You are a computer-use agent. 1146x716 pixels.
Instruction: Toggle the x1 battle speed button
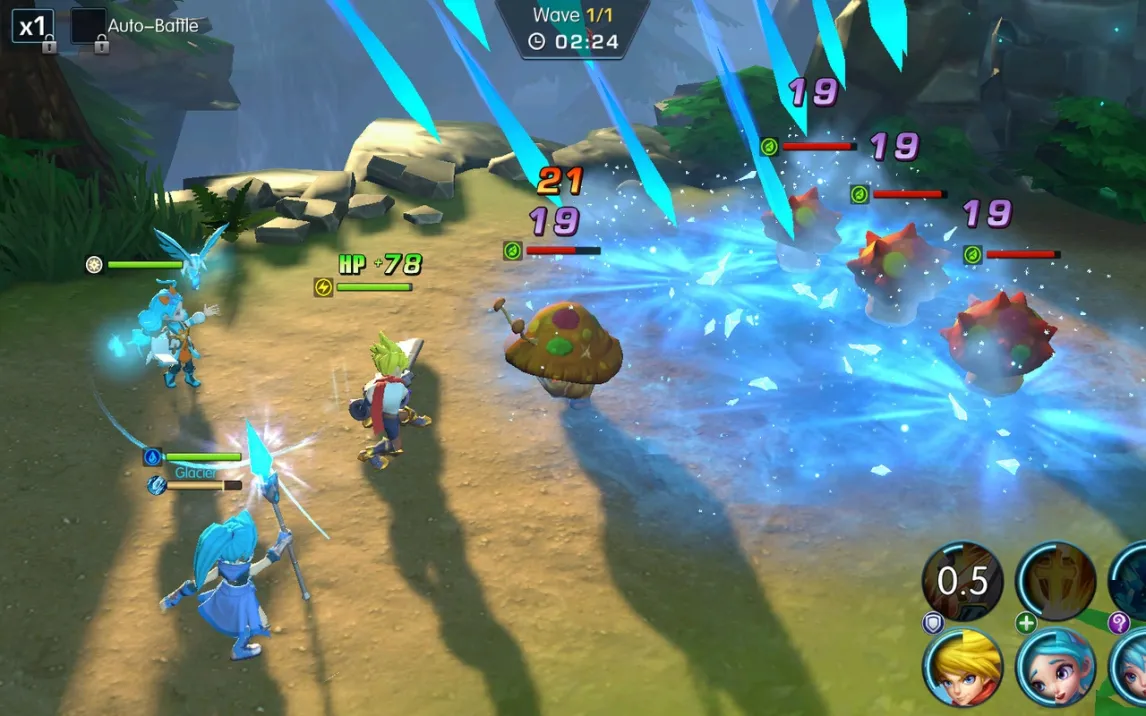(x=32, y=26)
